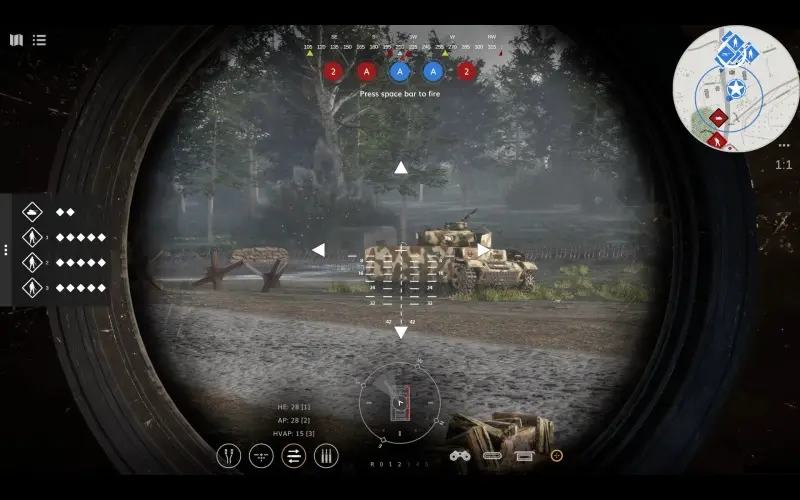
Task: Traverse left using the left arrow
Action: coord(318,250)
